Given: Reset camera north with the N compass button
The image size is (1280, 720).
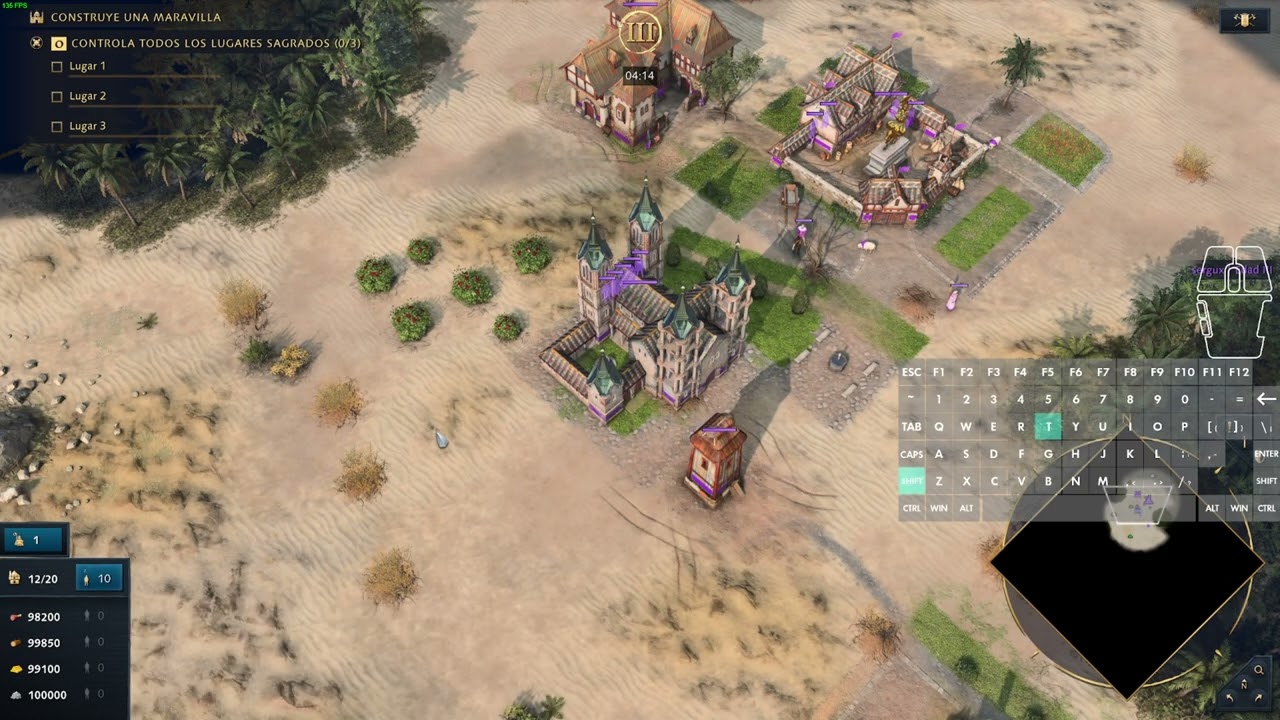Looking at the screenshot, I should coord(1244,686).
